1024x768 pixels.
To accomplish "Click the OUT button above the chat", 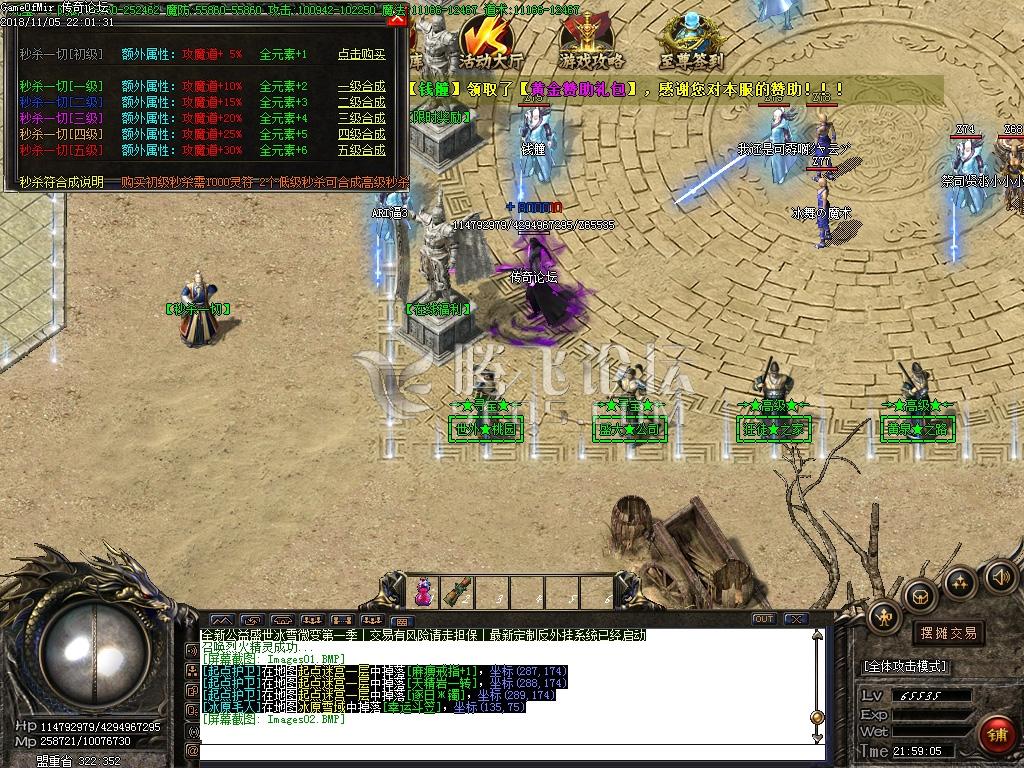I will click(764, 619).
